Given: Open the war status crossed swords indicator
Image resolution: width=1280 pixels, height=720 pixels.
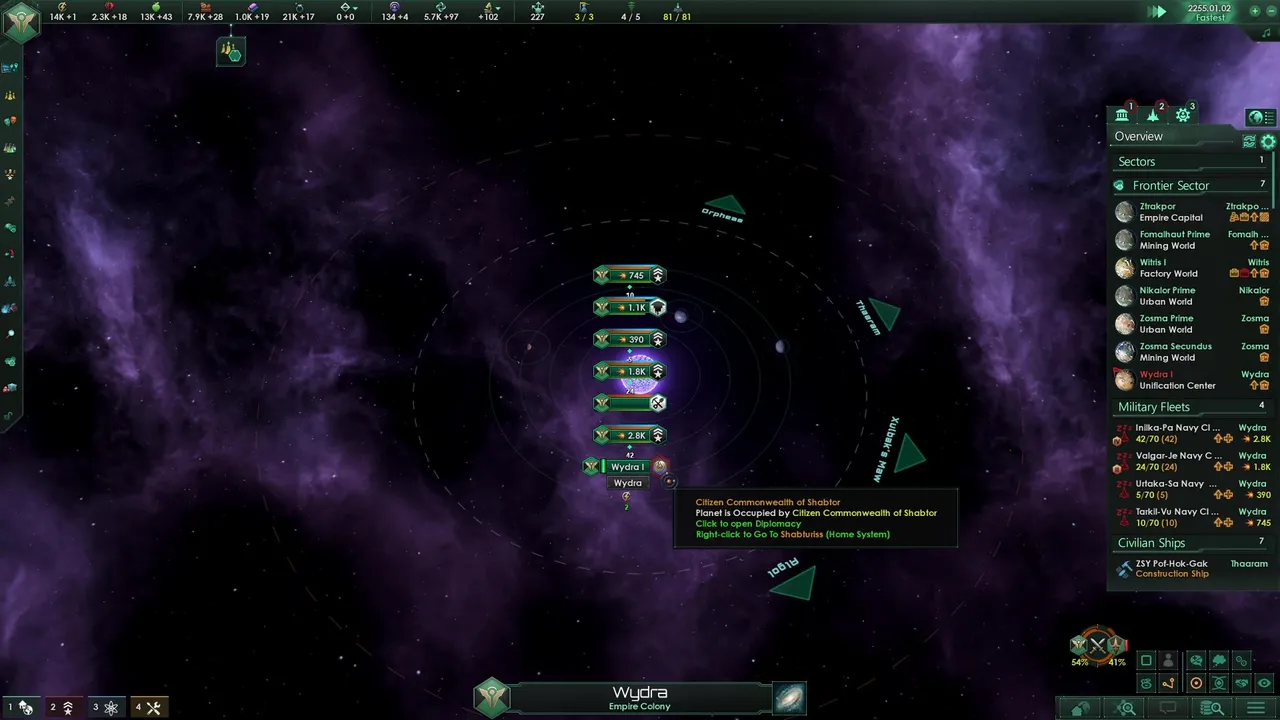Looking at the screenshot, I should [x=1098, y=646].
